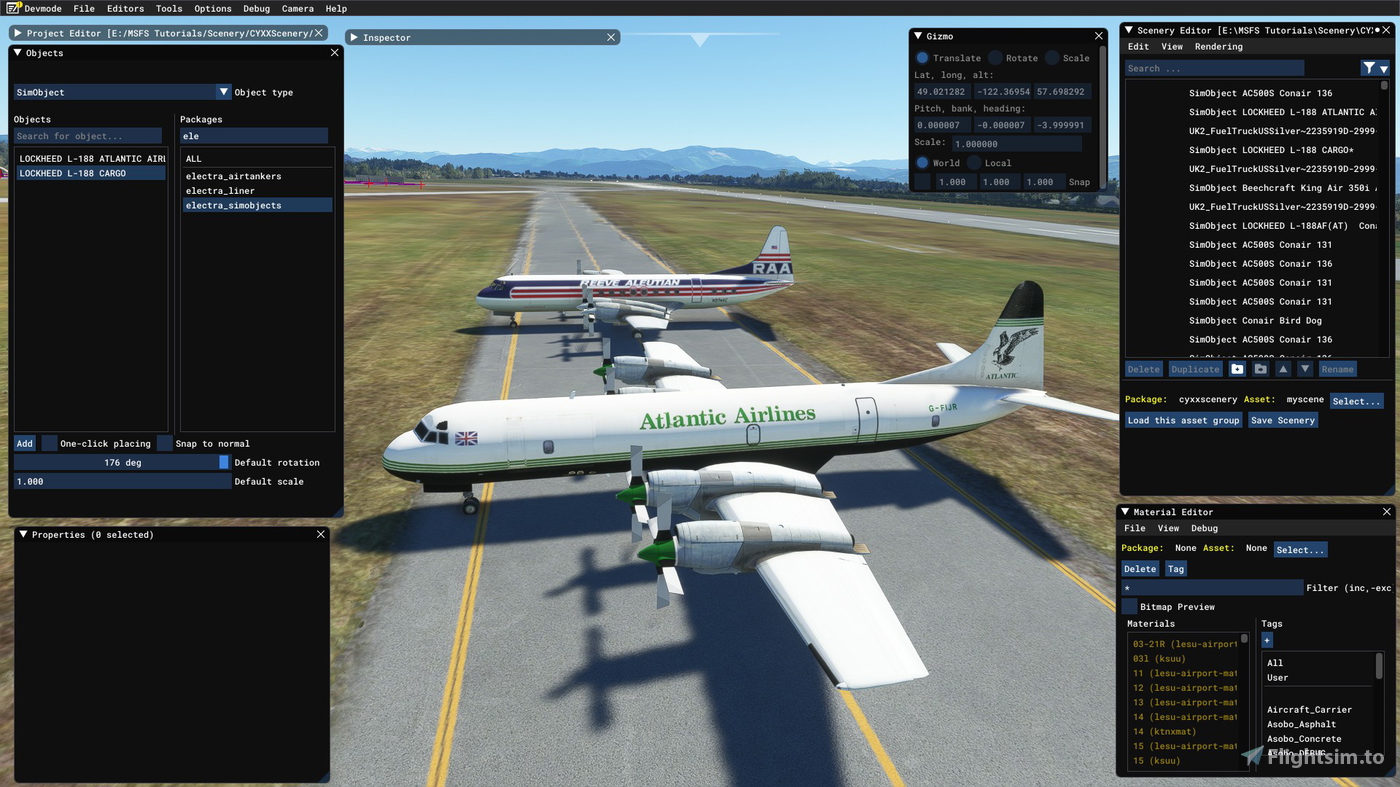This screenshot has width=1400, height=787.
Task: Open the Editors menu
Action: [x=125, y=8]
